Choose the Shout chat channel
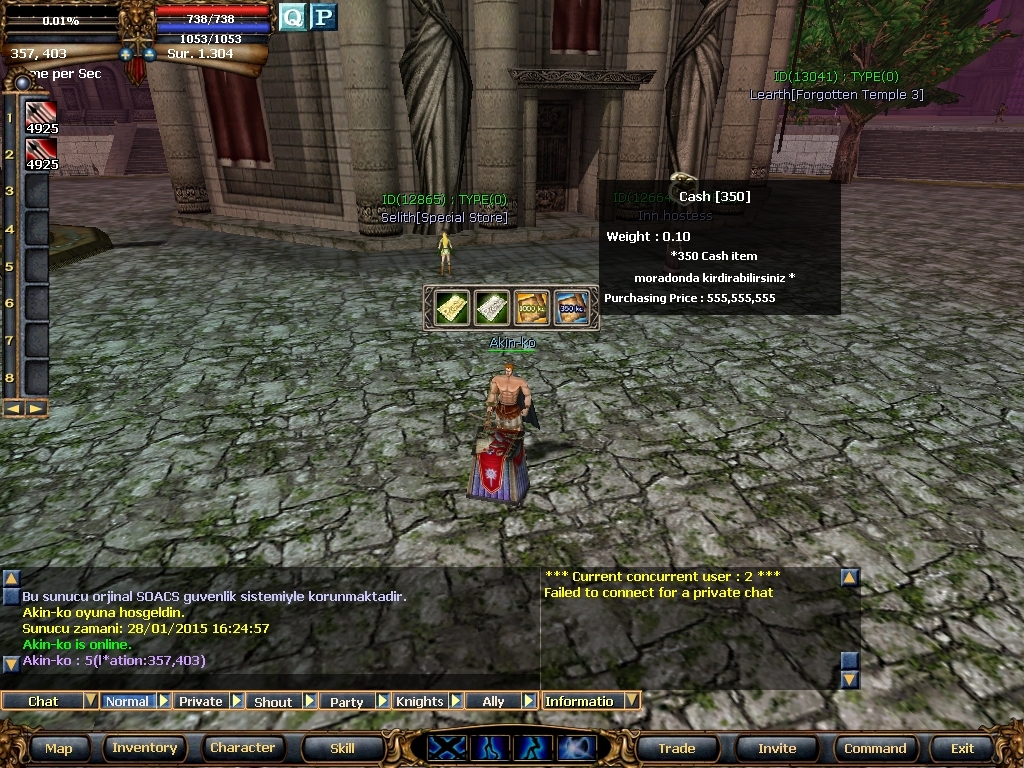This screenshot has width=1024, height=768. tap(272, 701)
